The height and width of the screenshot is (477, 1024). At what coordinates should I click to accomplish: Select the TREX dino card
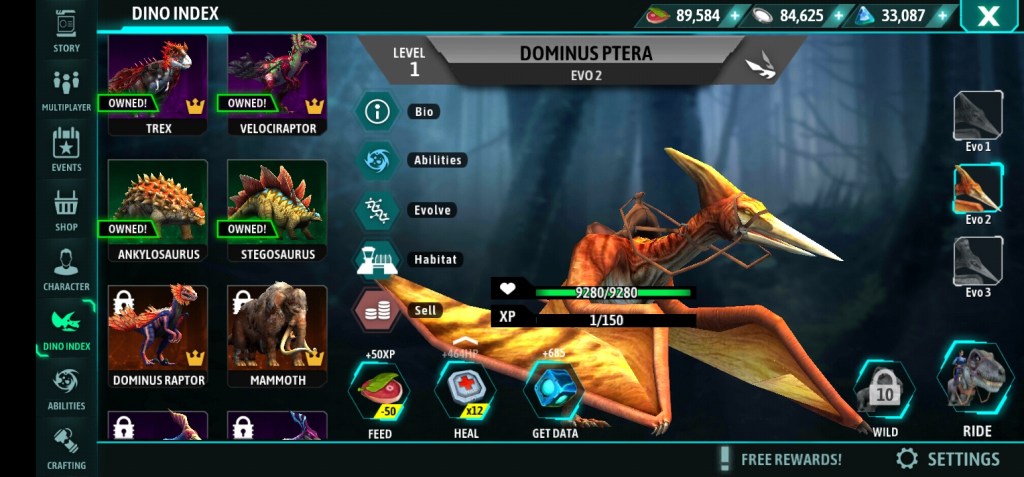coord(158,84)
